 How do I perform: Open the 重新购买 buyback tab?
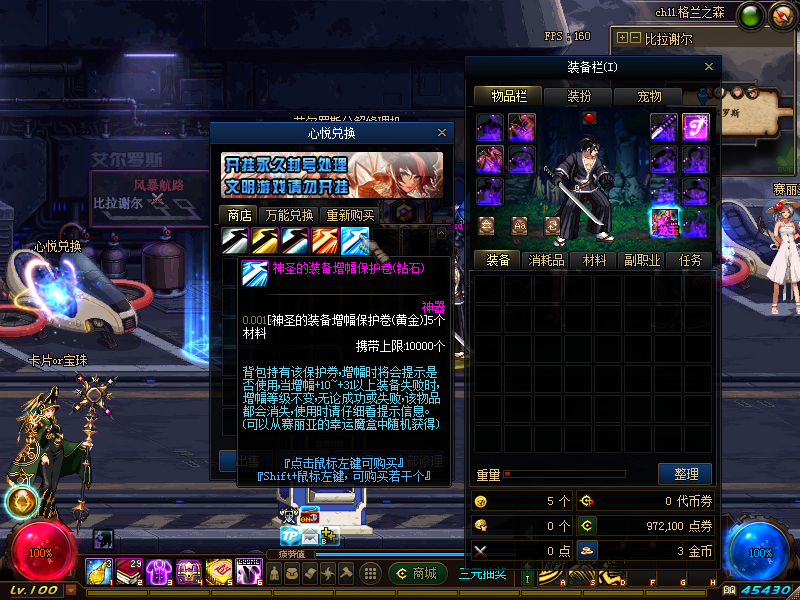[351, 215]
